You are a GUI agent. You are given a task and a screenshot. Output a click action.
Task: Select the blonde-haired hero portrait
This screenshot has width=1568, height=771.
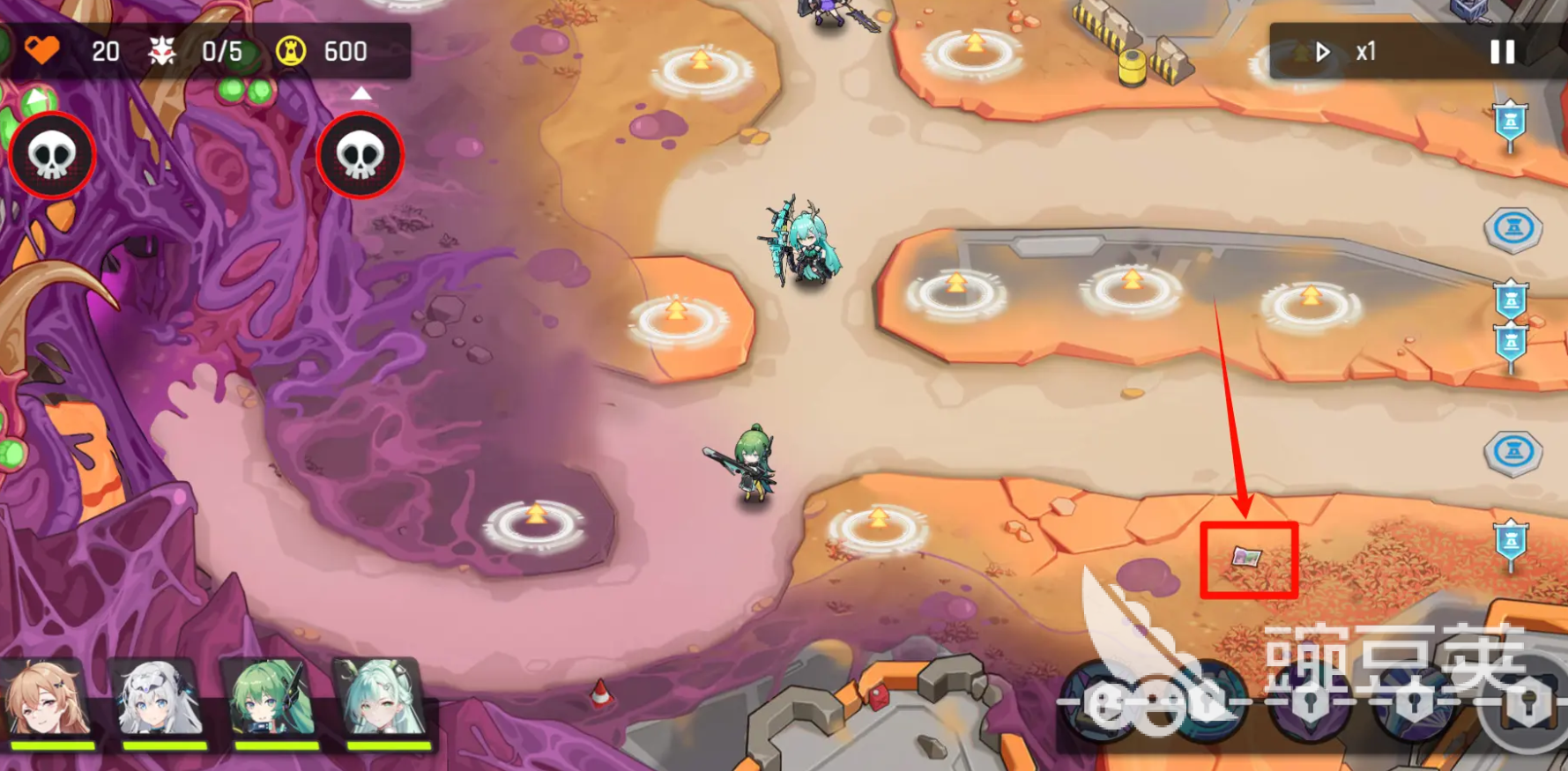[x=48, y=701]
